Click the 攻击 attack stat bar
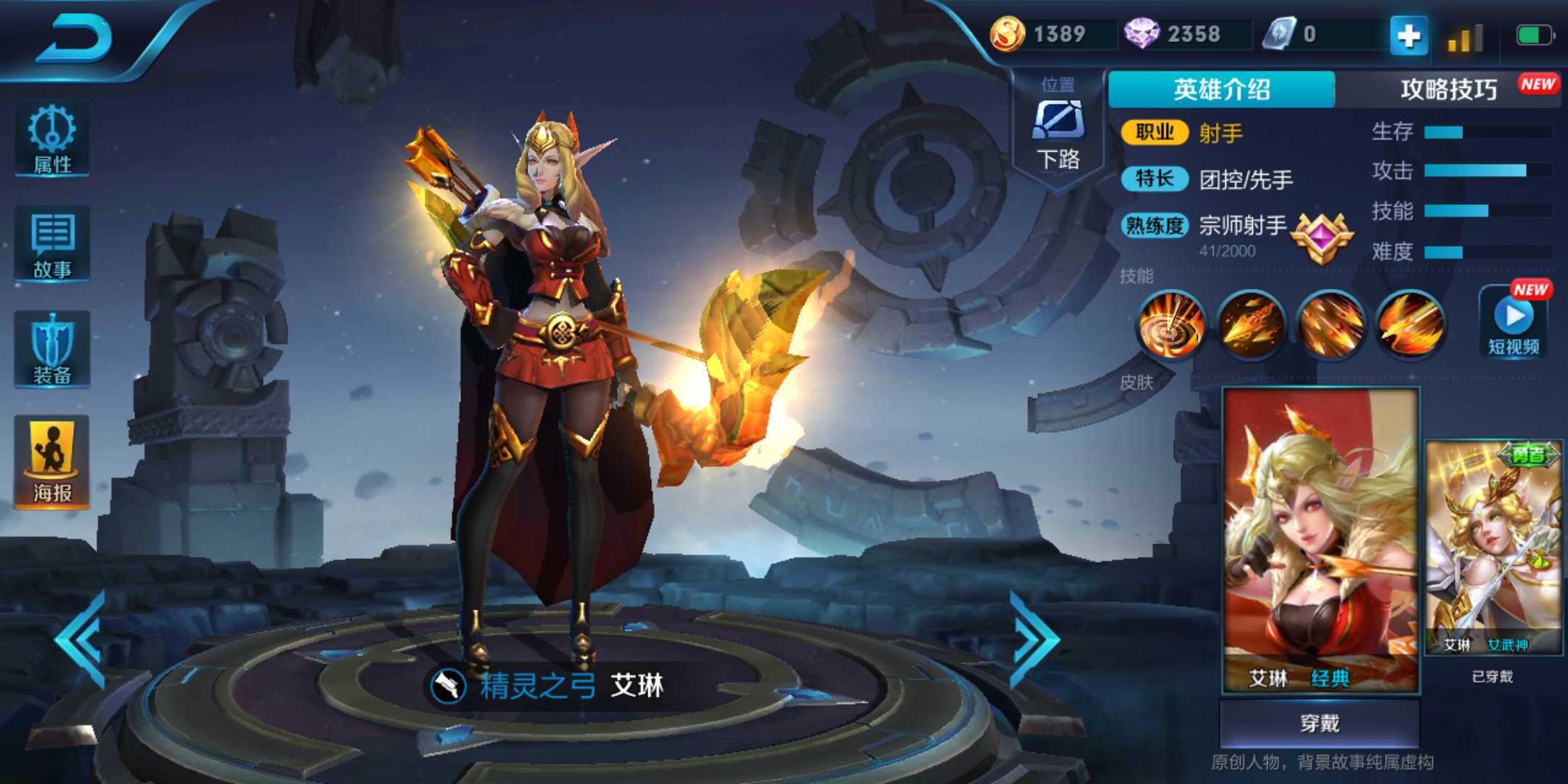 (x=1488, y=168)
